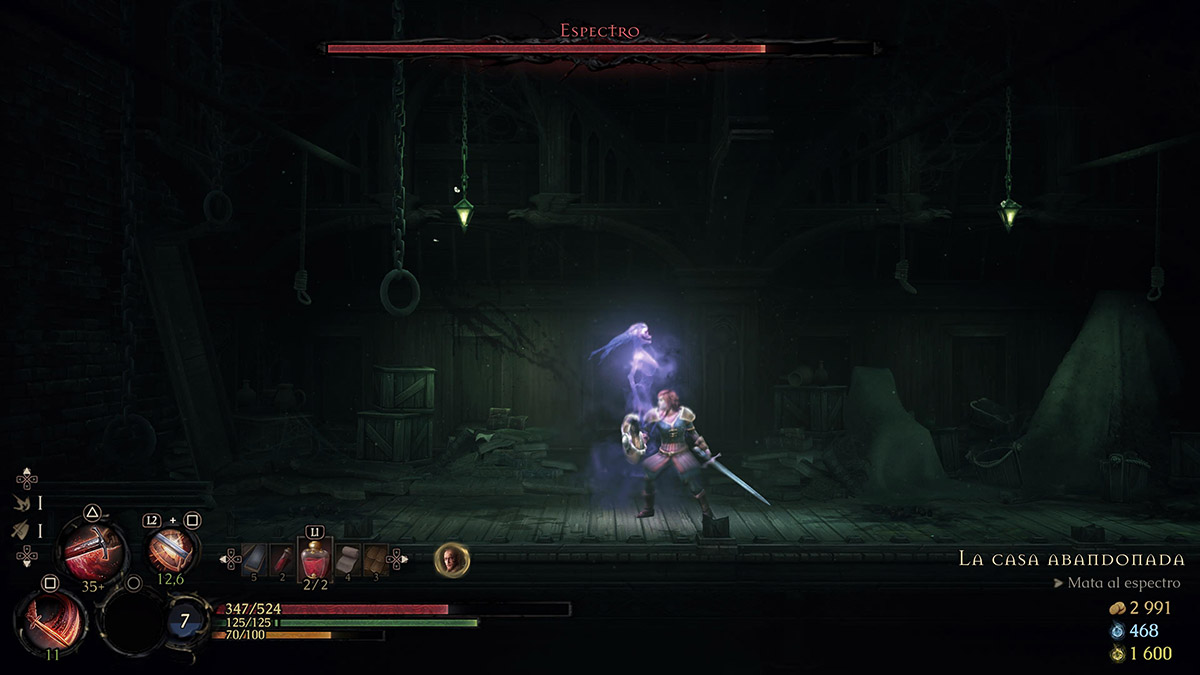Click the bald character portrait medallion
The height and width of the screenshot is (675, 1200).
[x=452, y=560]
